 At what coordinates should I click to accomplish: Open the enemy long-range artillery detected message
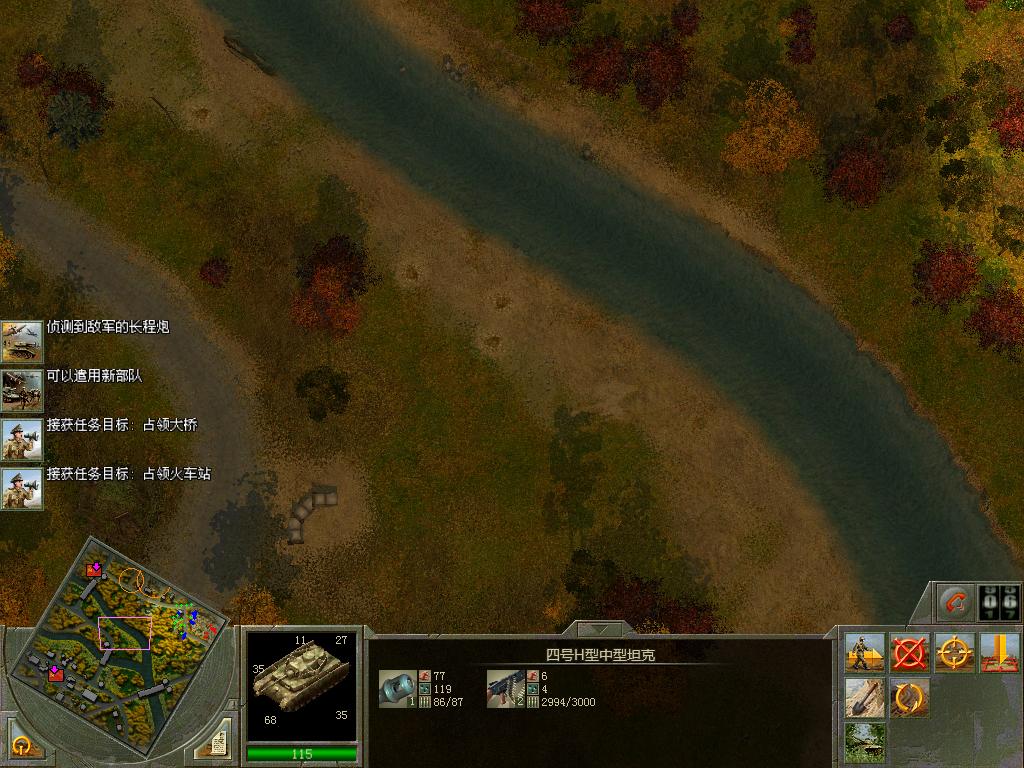point(21,342)
